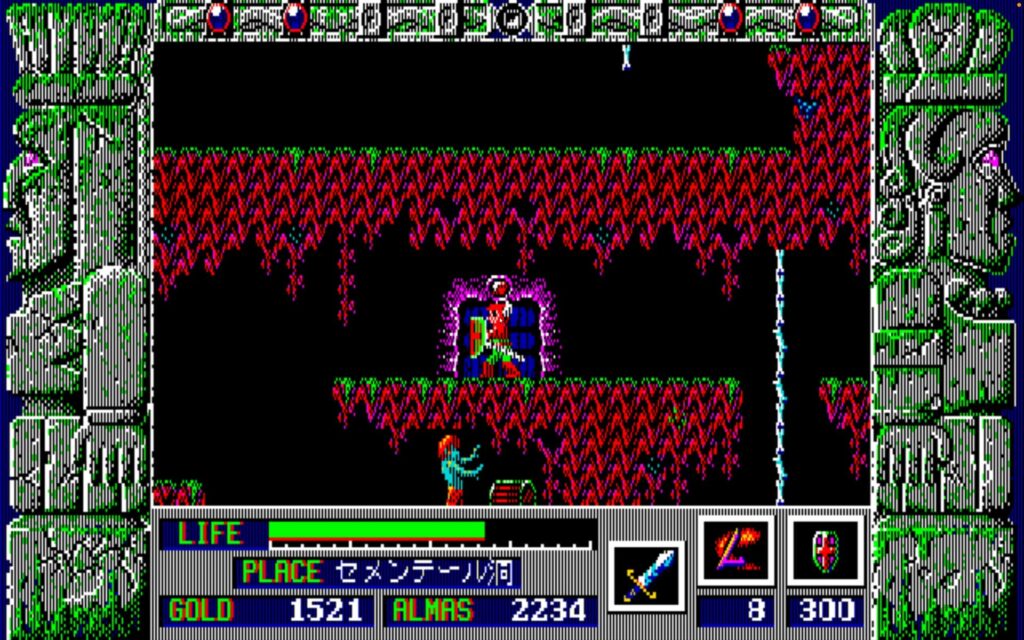
Task: Choose the red cross shield icon
Action: (x=825, y=551)
